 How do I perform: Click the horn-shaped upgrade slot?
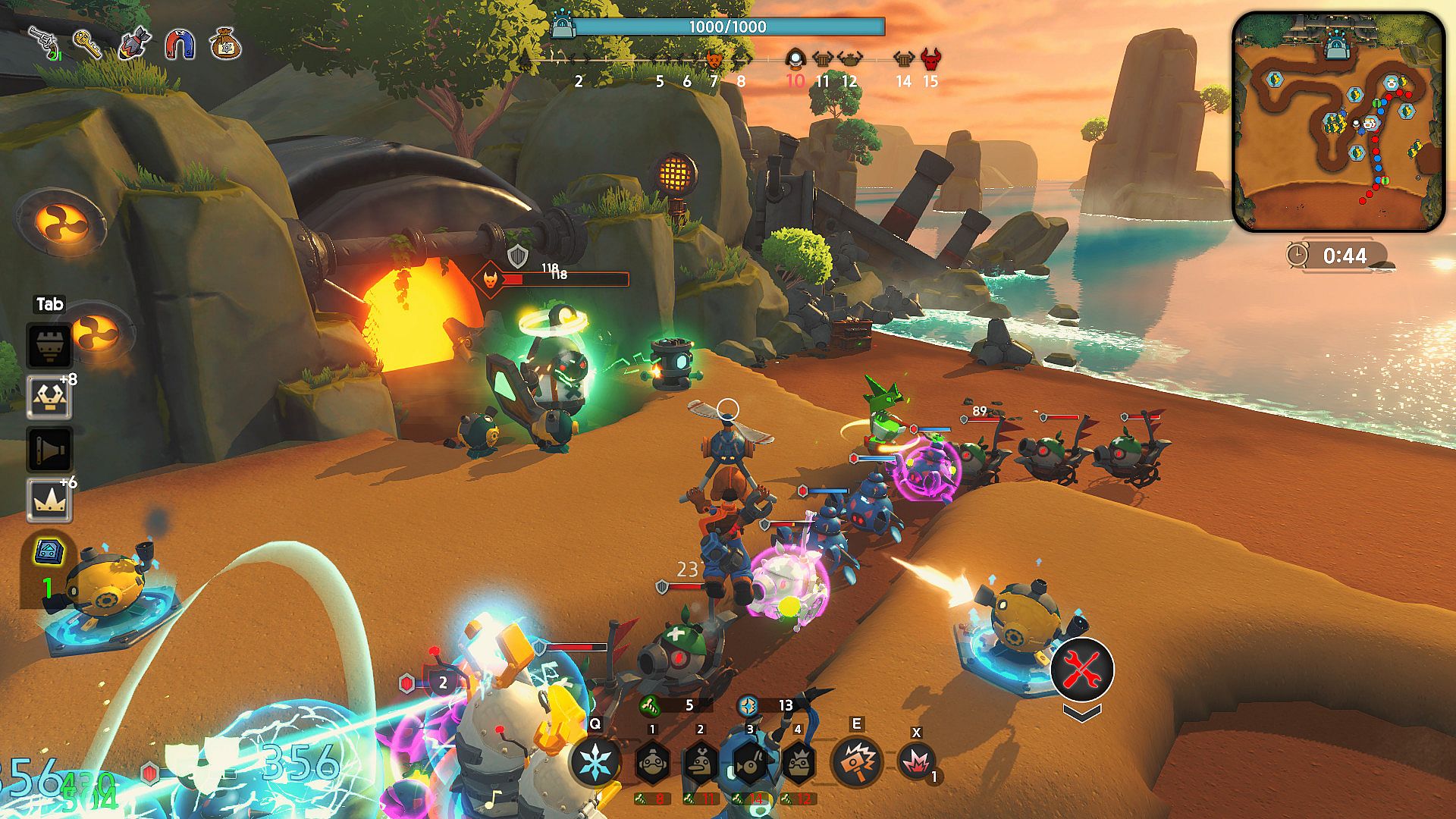click(x=50, y=449)
